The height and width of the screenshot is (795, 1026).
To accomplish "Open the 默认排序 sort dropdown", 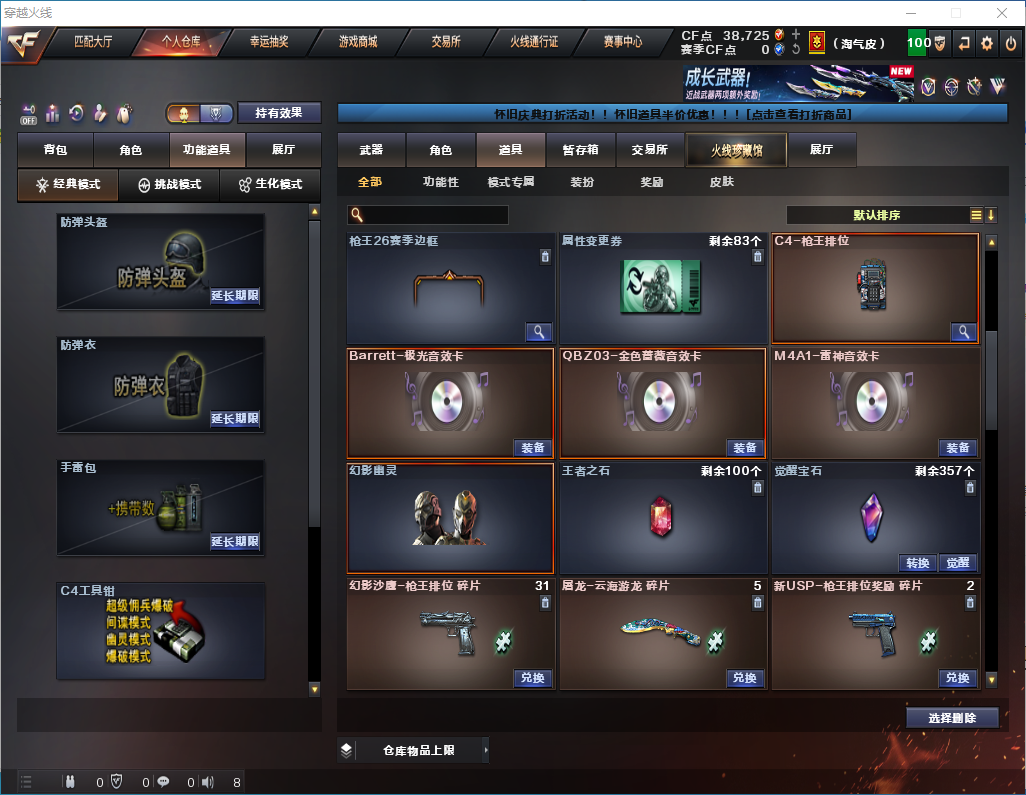I will [x=876, y=215].
